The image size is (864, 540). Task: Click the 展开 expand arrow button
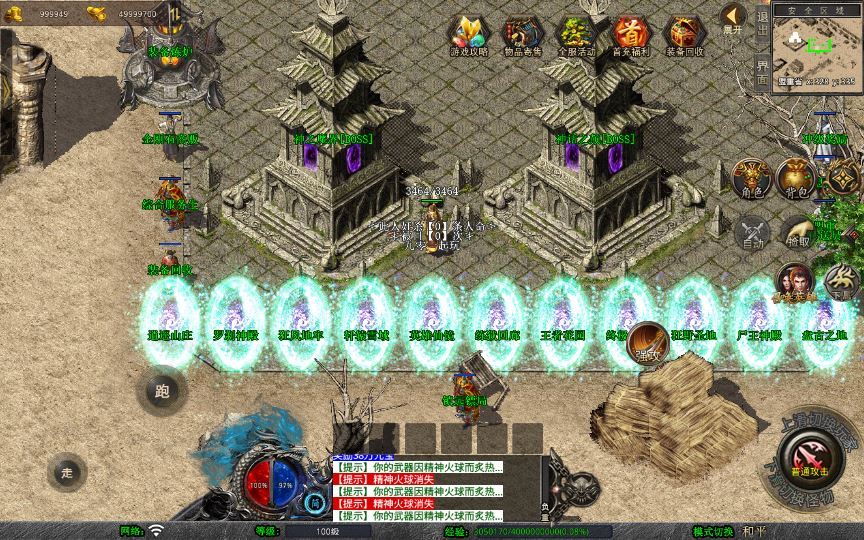click(733, 18)
